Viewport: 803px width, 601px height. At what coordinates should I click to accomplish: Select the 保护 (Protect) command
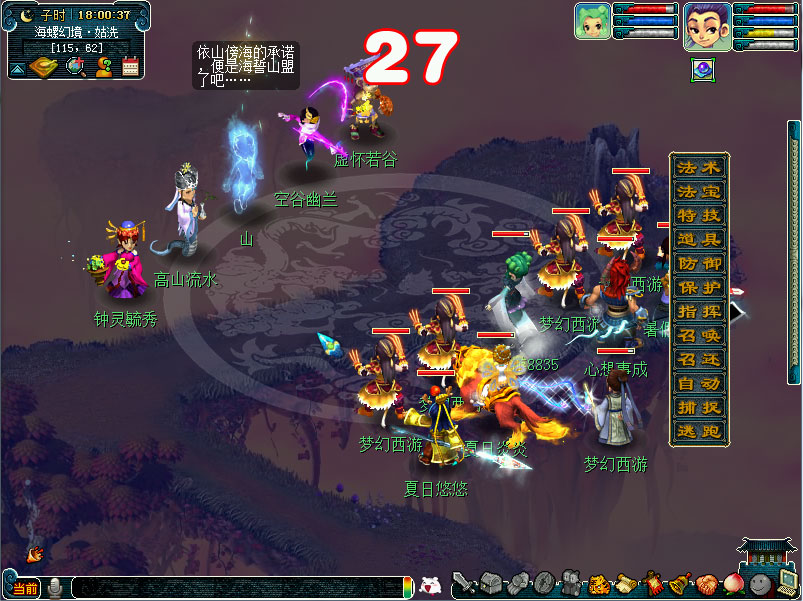(x=698, y=287)
